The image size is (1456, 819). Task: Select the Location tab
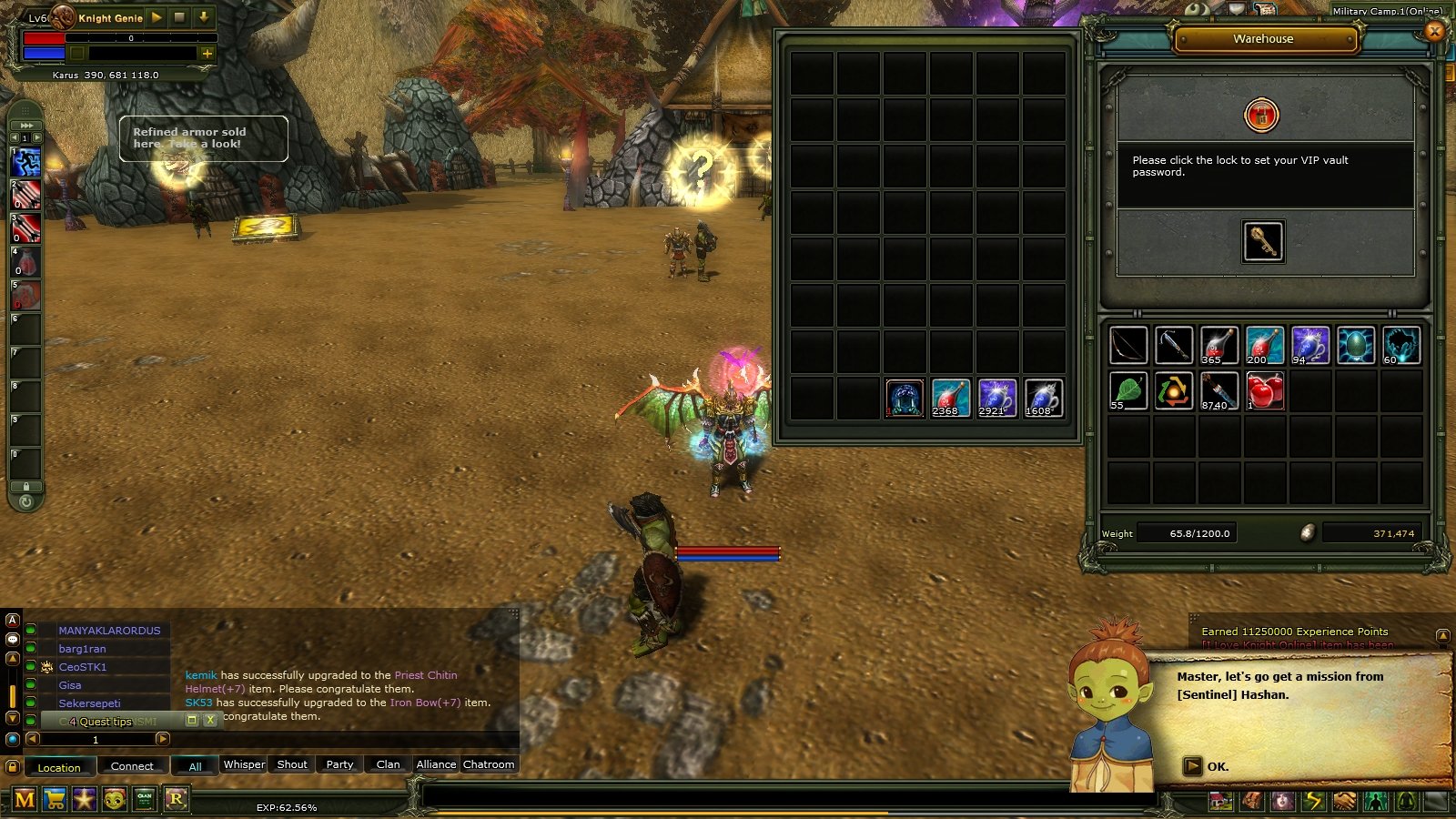59,767
